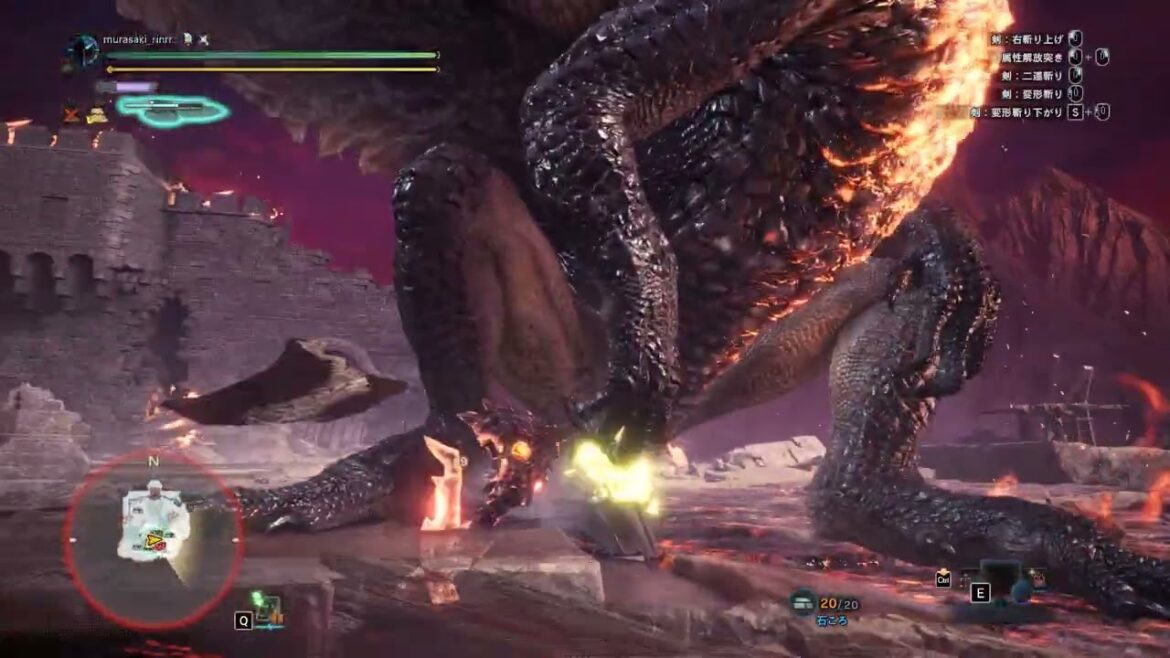Select the cyan switch axe gauge
1170x658 pixels.
171,109
